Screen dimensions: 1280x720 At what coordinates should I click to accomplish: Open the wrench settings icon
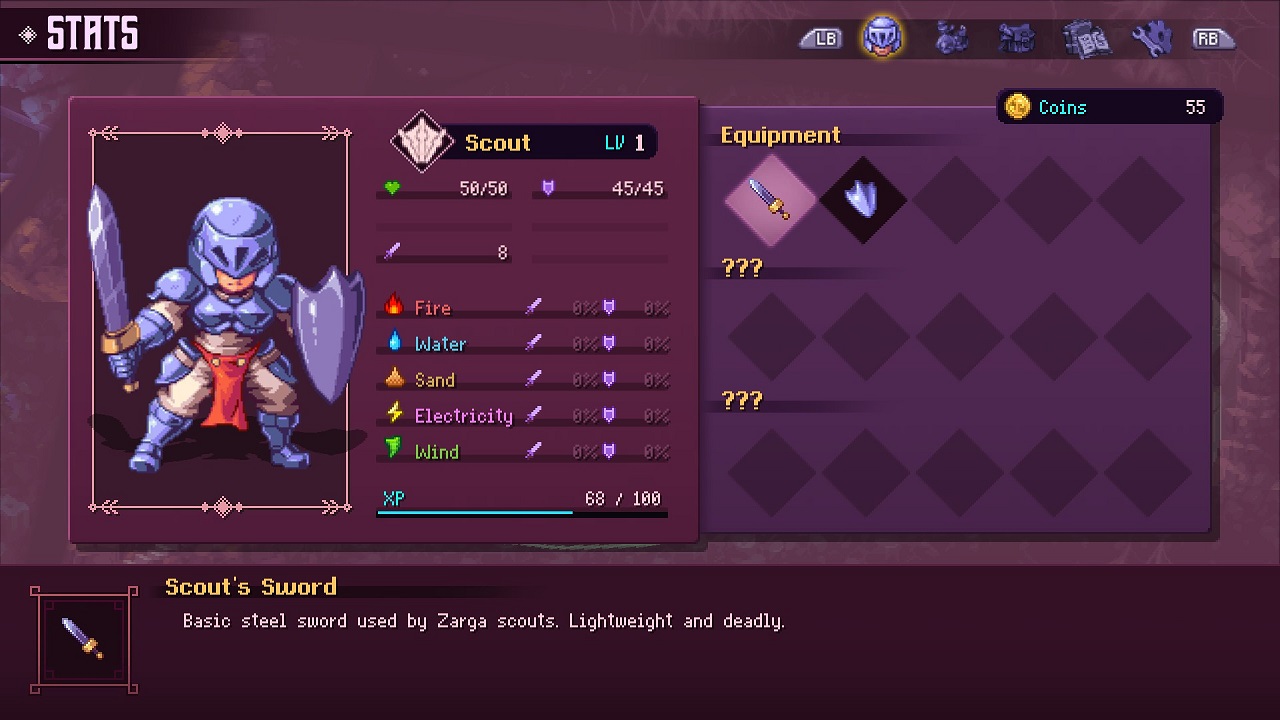1151,37
